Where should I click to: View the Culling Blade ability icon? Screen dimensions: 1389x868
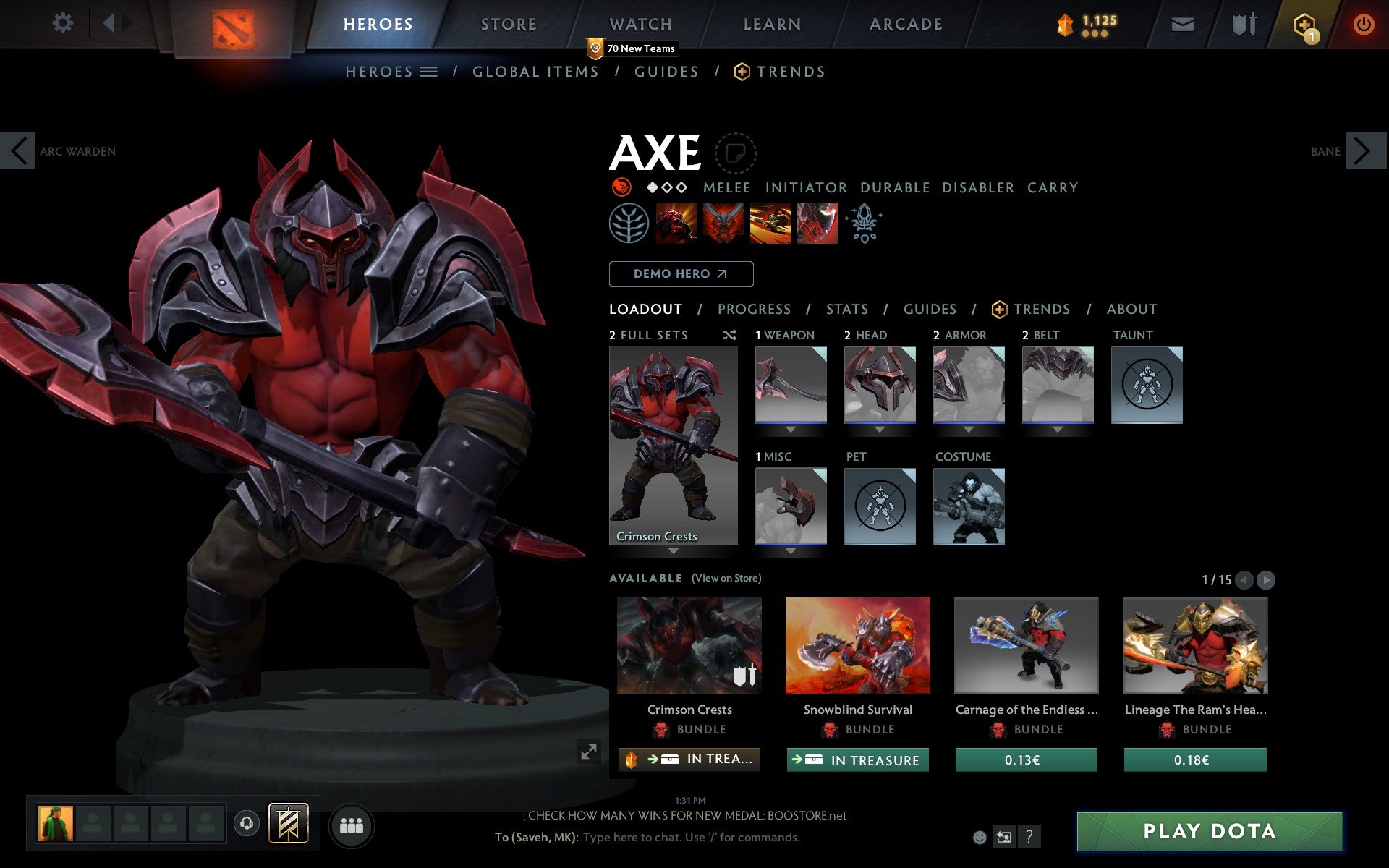(816, 224)
